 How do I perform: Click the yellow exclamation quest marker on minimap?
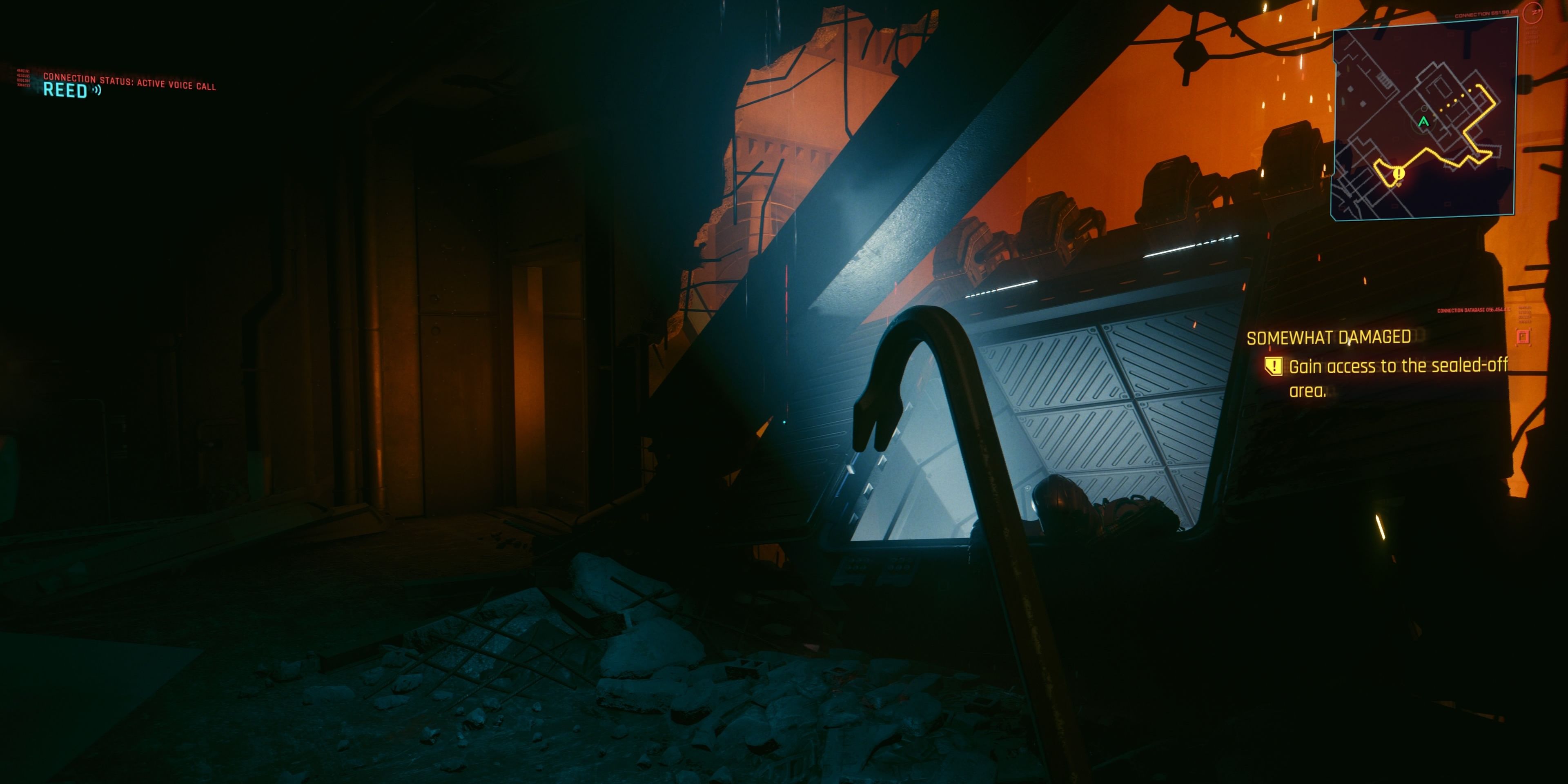click(x=1399, y=174)
